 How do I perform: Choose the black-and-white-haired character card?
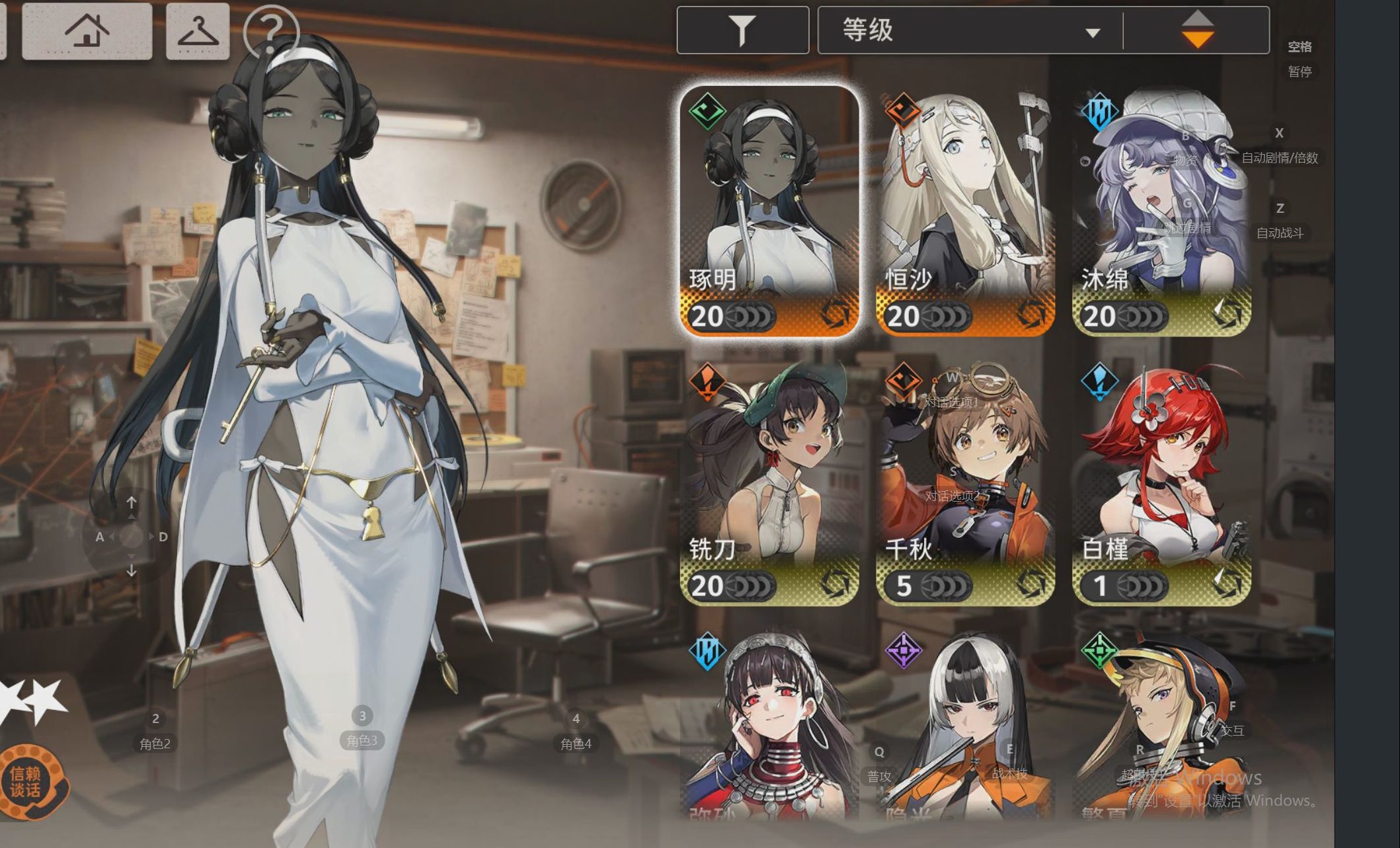click(x=965, y=727)
